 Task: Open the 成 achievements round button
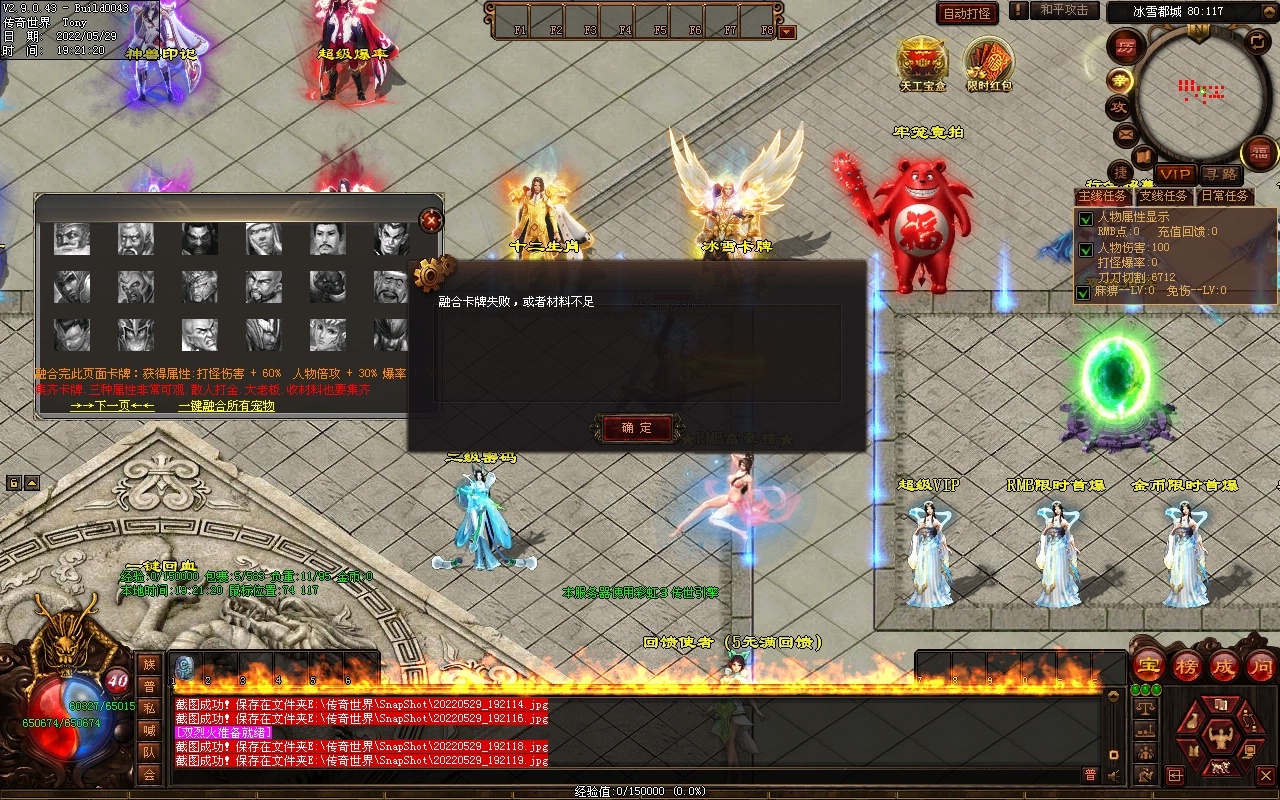(1223, 665)
